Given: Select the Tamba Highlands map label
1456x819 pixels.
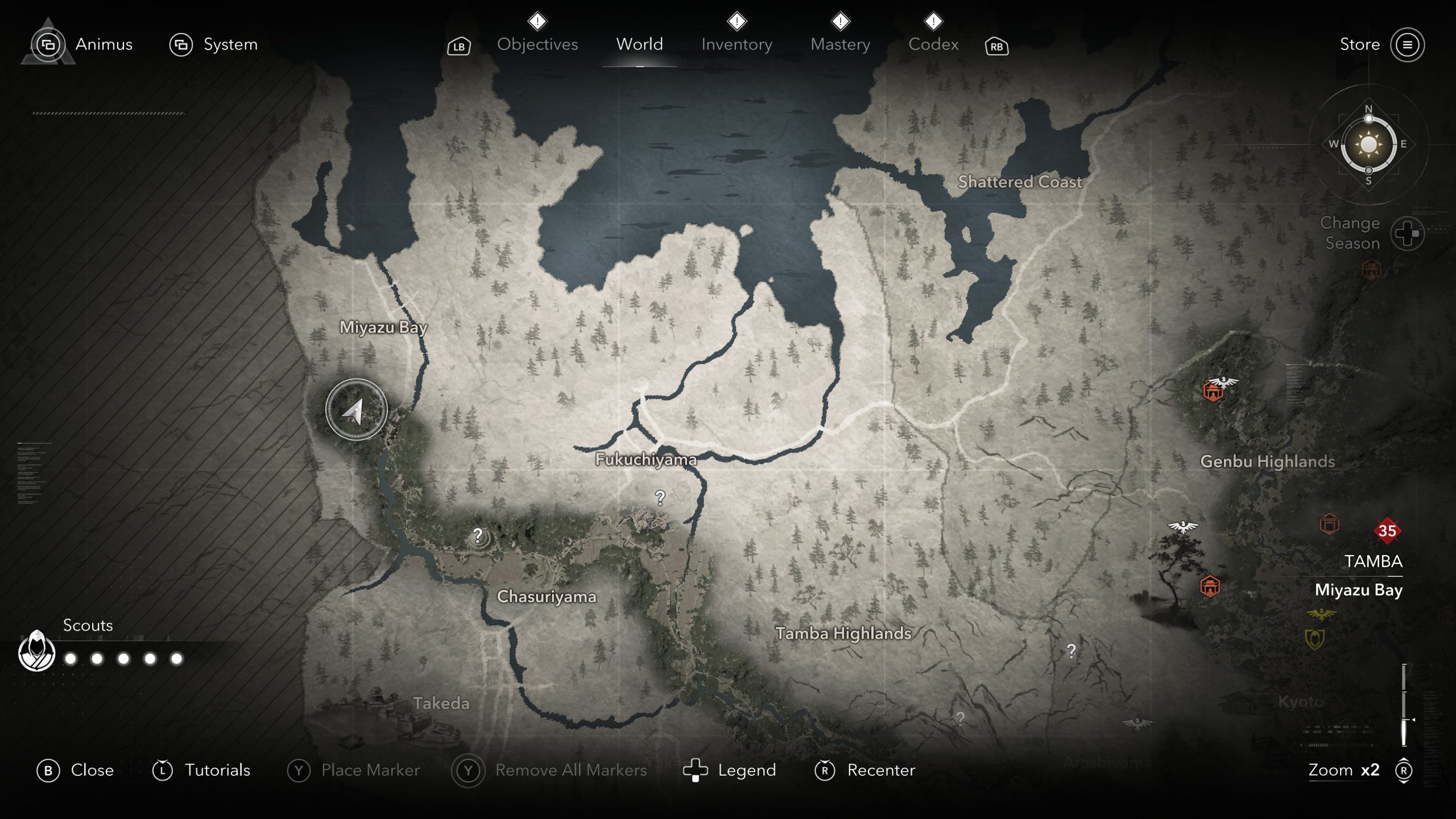Looking at the screenshot, I should (x=843, y=633).
